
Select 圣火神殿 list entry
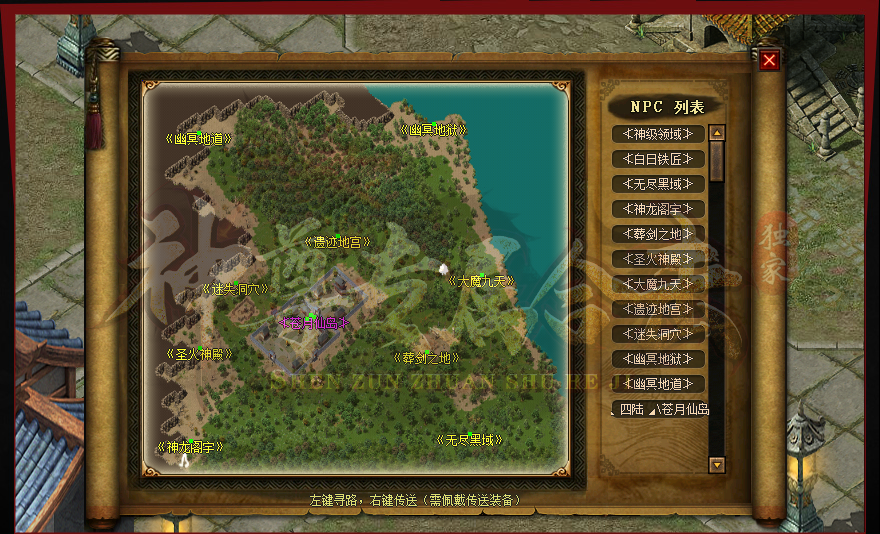click(658, 259)
